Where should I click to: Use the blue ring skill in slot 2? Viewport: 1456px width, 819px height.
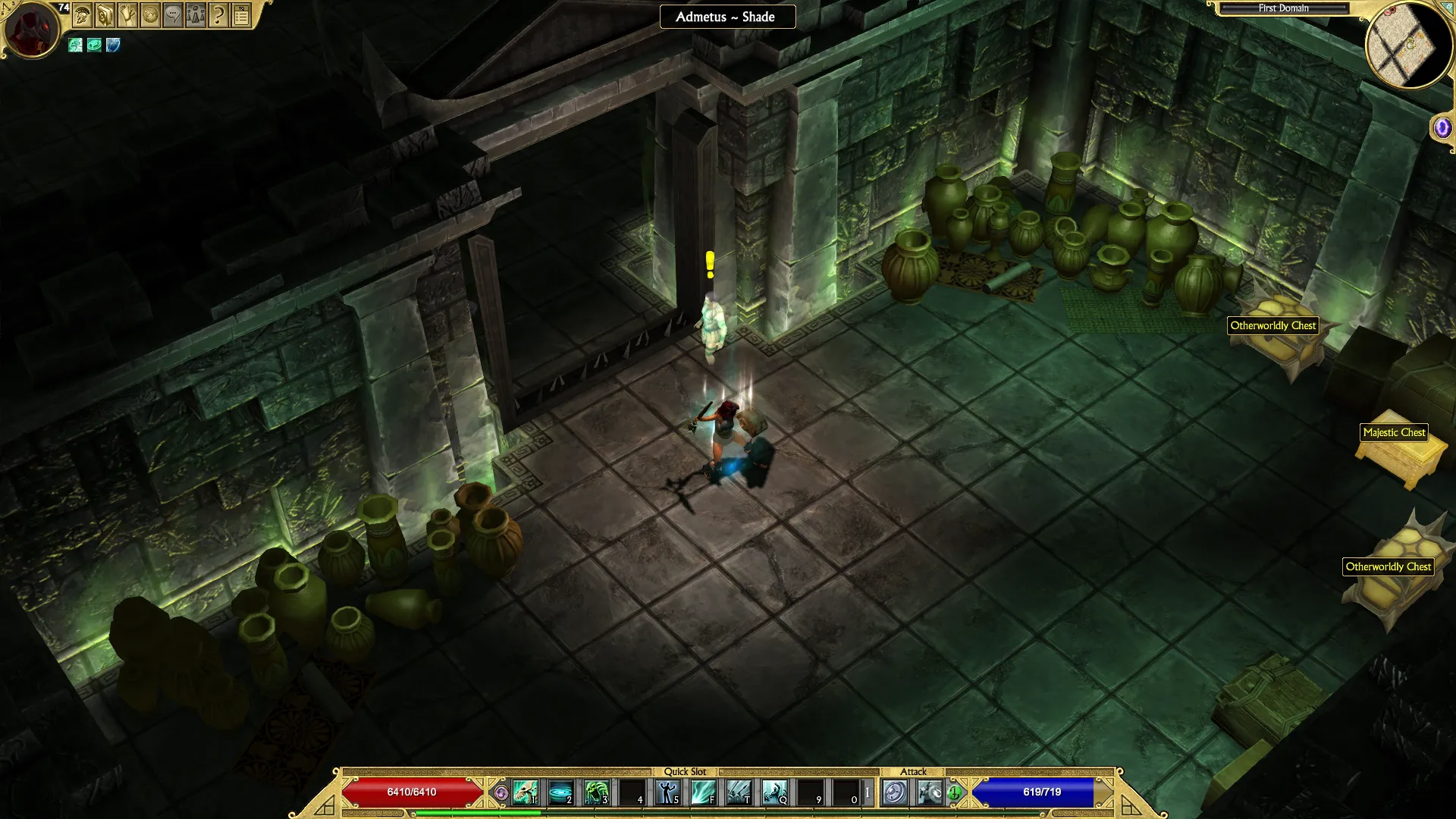click(560, 792)
